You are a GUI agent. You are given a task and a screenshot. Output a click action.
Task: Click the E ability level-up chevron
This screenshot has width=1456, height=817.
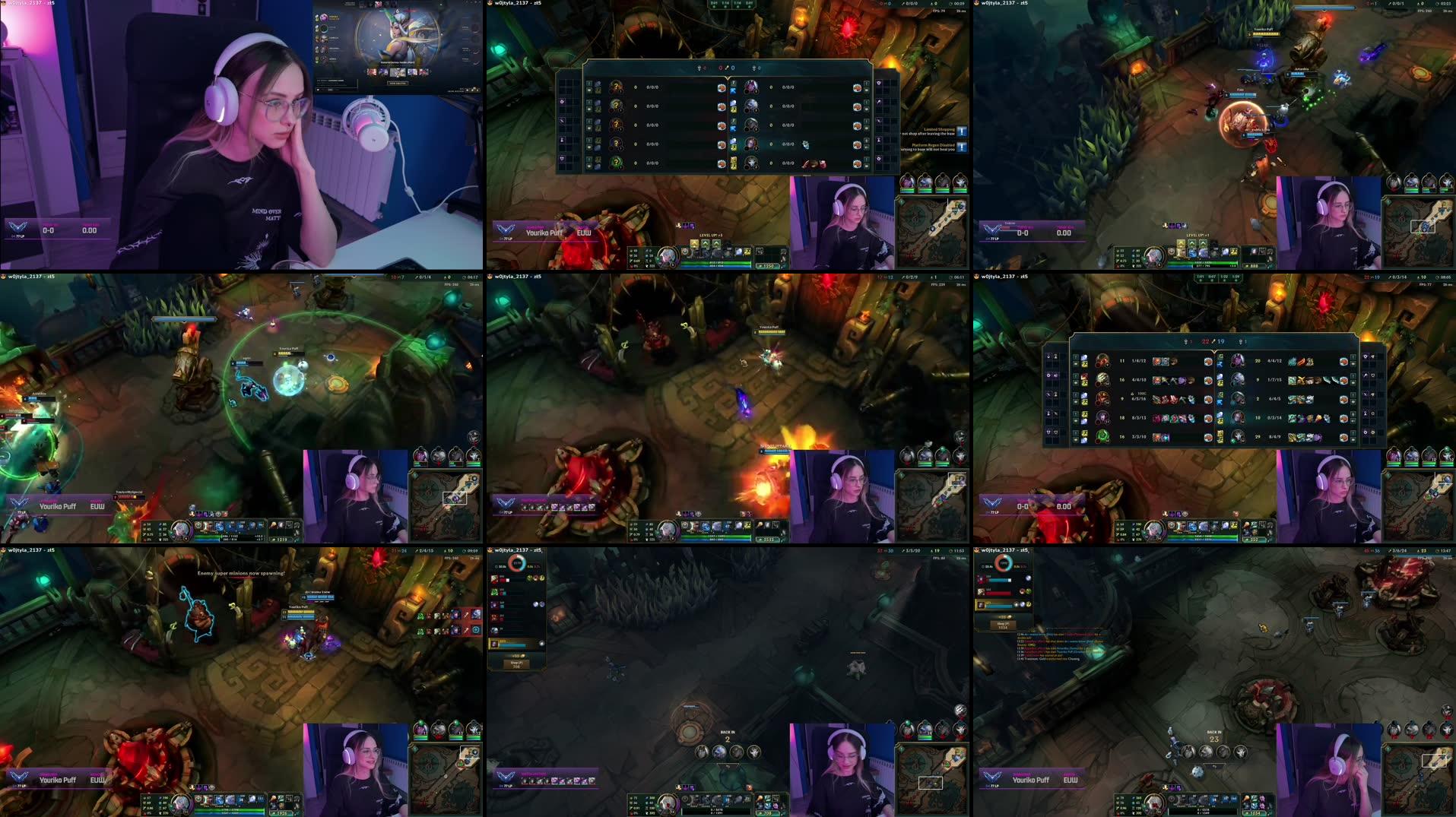point(715,242)
